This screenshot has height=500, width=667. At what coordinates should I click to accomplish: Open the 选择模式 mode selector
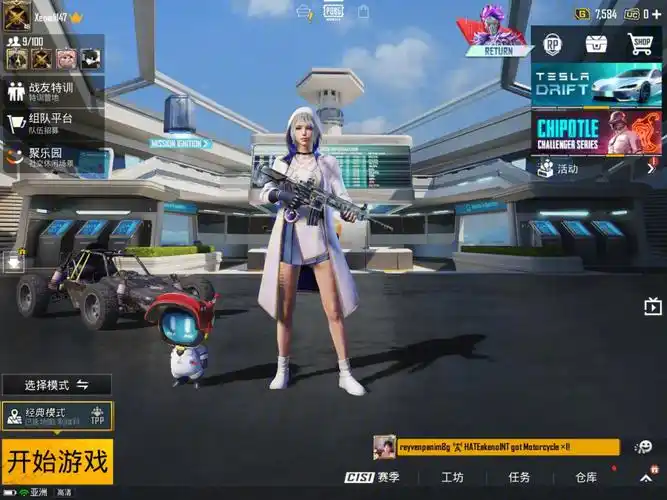[56, 385]
